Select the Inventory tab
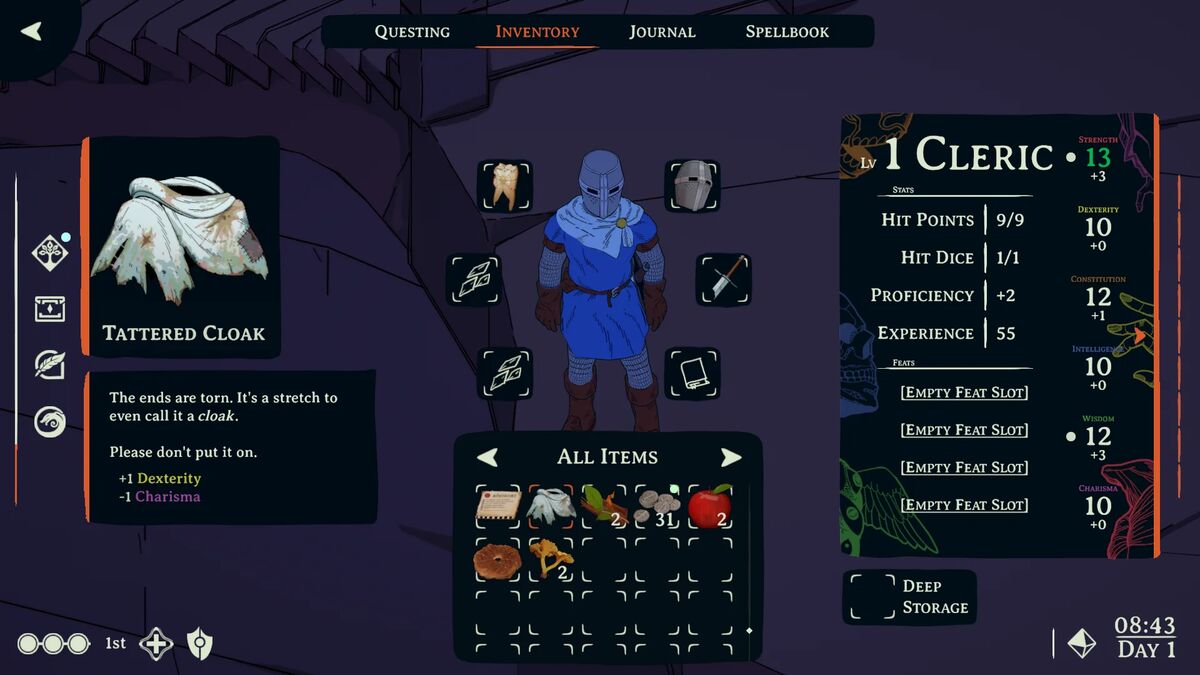Viewport: 1200px width, 675px height. [x=537, y=32]
